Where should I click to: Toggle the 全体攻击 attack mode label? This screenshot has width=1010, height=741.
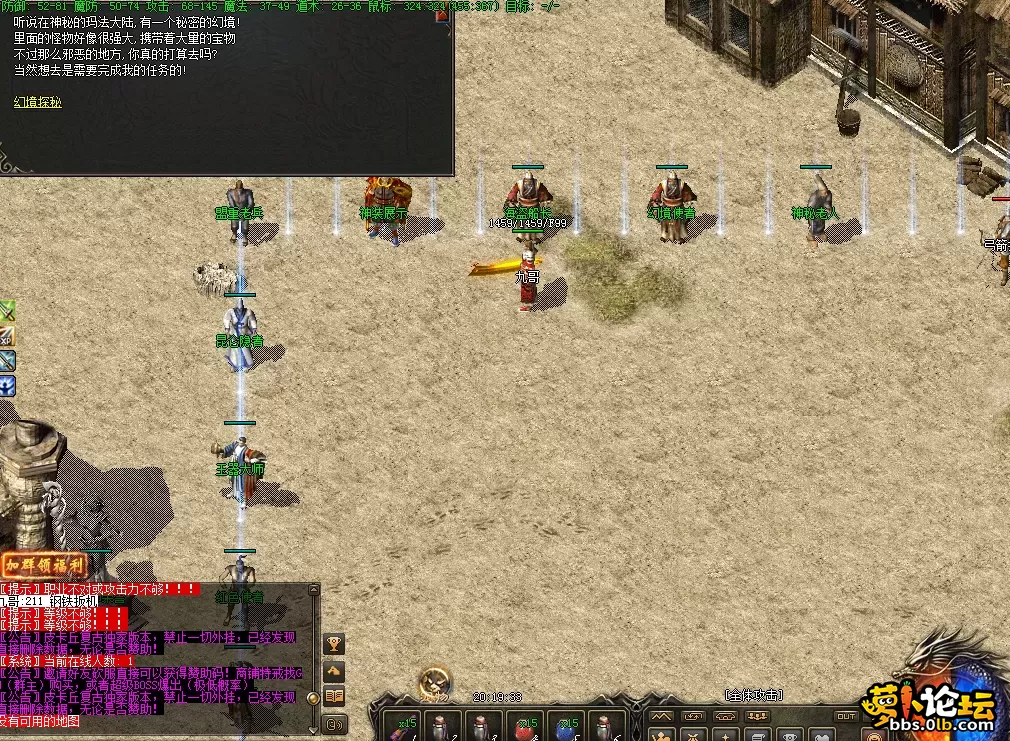pyautogui.click(x=753, y=695)
